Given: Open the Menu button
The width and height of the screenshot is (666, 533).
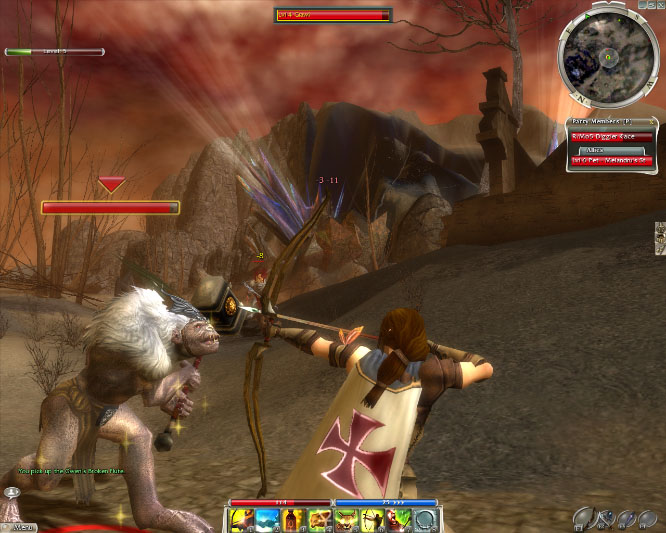Looking at the screenshot, I should 18,524.
